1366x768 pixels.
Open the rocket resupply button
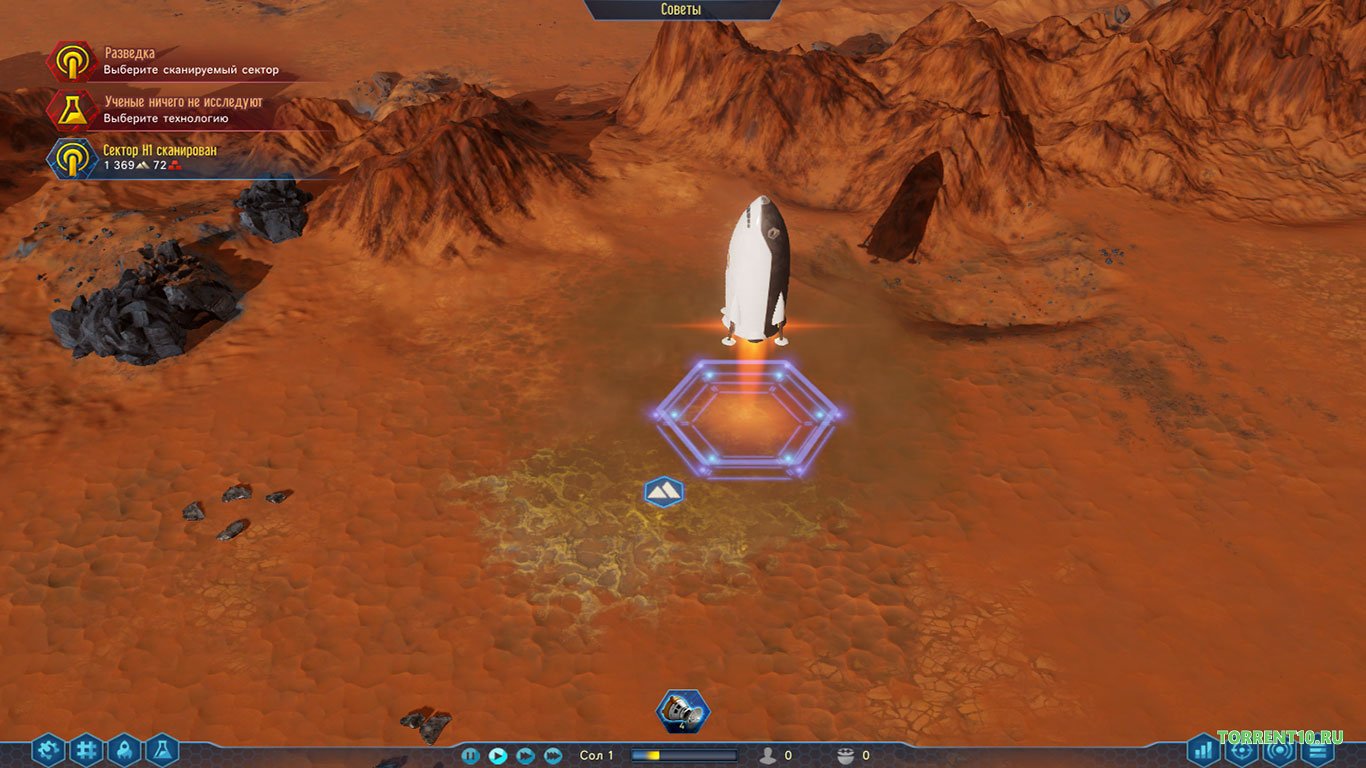click(x=124, y=749)
